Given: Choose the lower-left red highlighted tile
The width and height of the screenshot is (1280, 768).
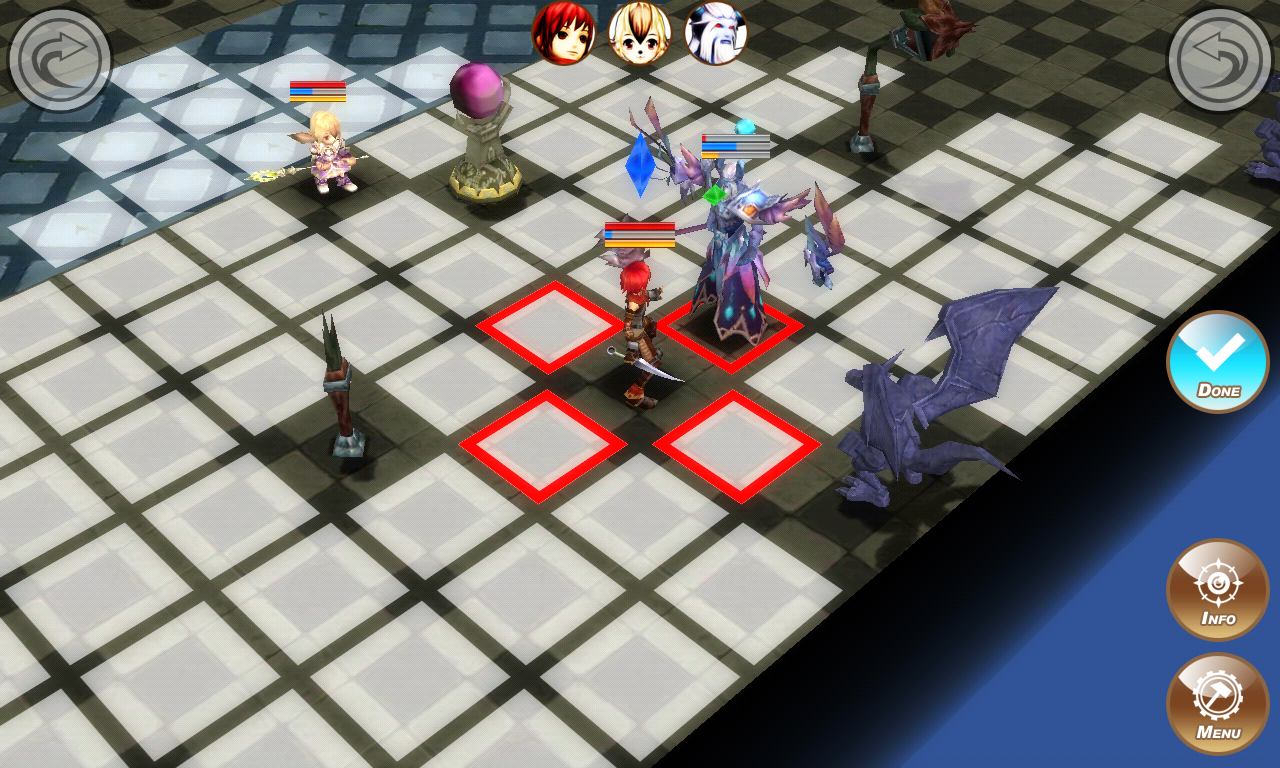Looking at the screenshot, I should click(x=542, y=445).
